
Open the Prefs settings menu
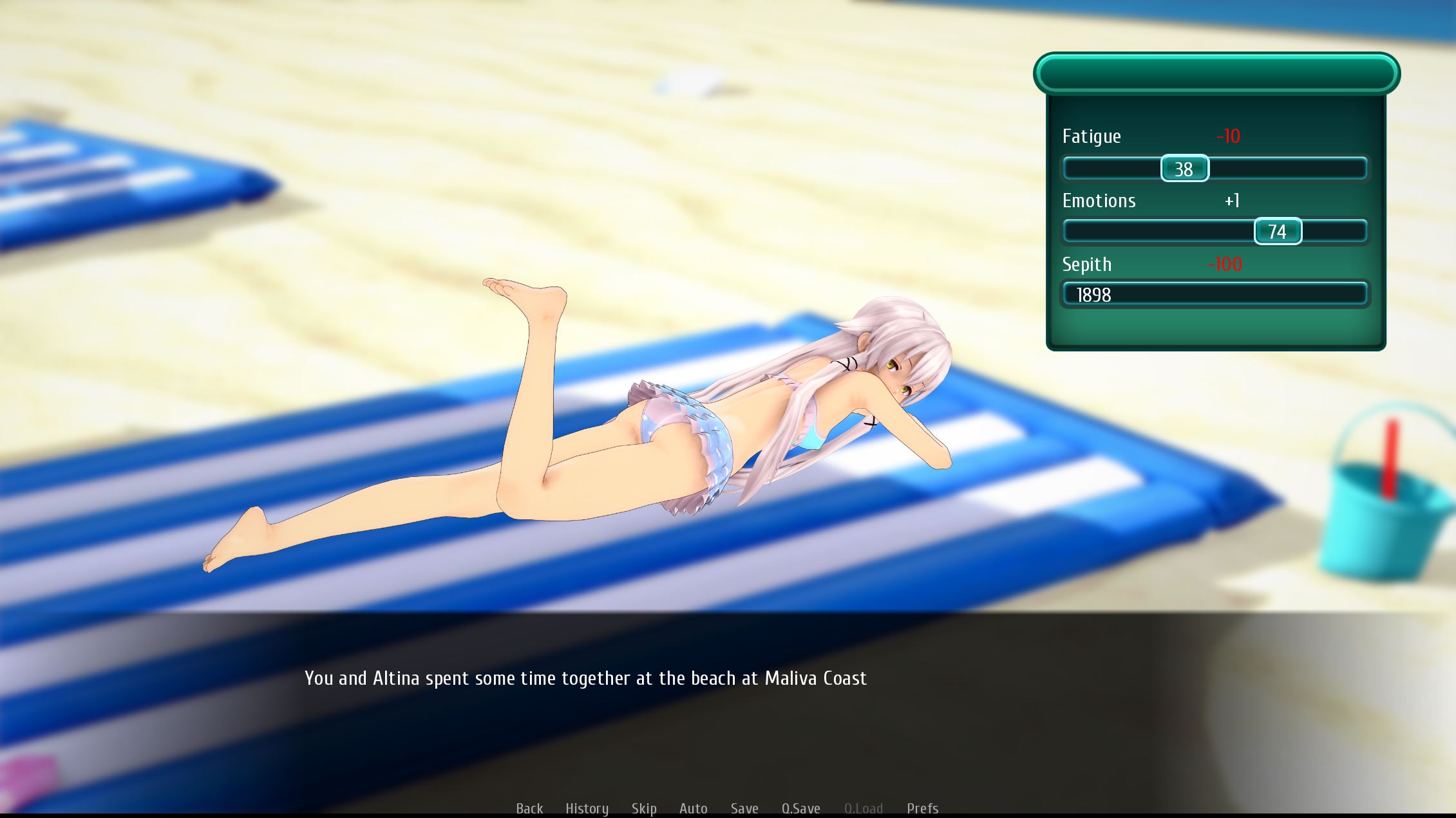coord(922,808)
